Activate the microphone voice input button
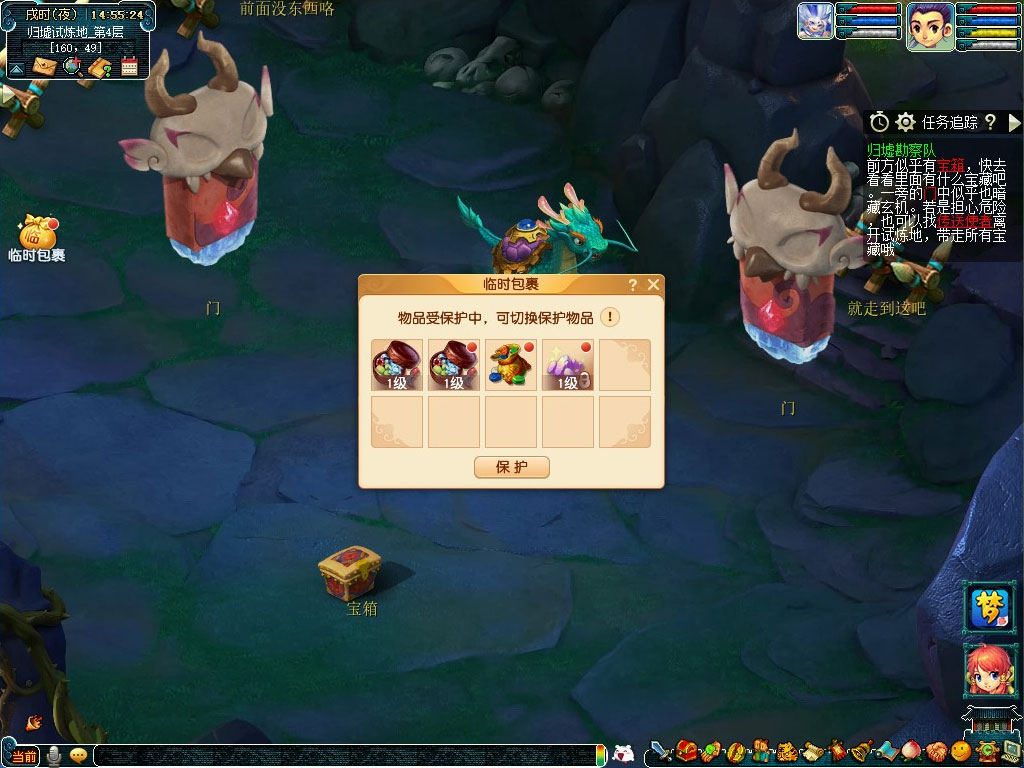The image size is (1024, 768). [54, 755]
